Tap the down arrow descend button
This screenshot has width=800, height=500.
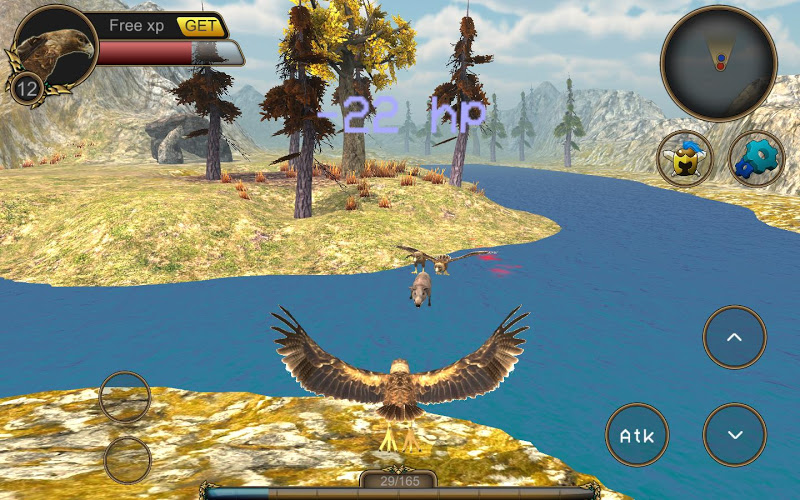[734, 435]
